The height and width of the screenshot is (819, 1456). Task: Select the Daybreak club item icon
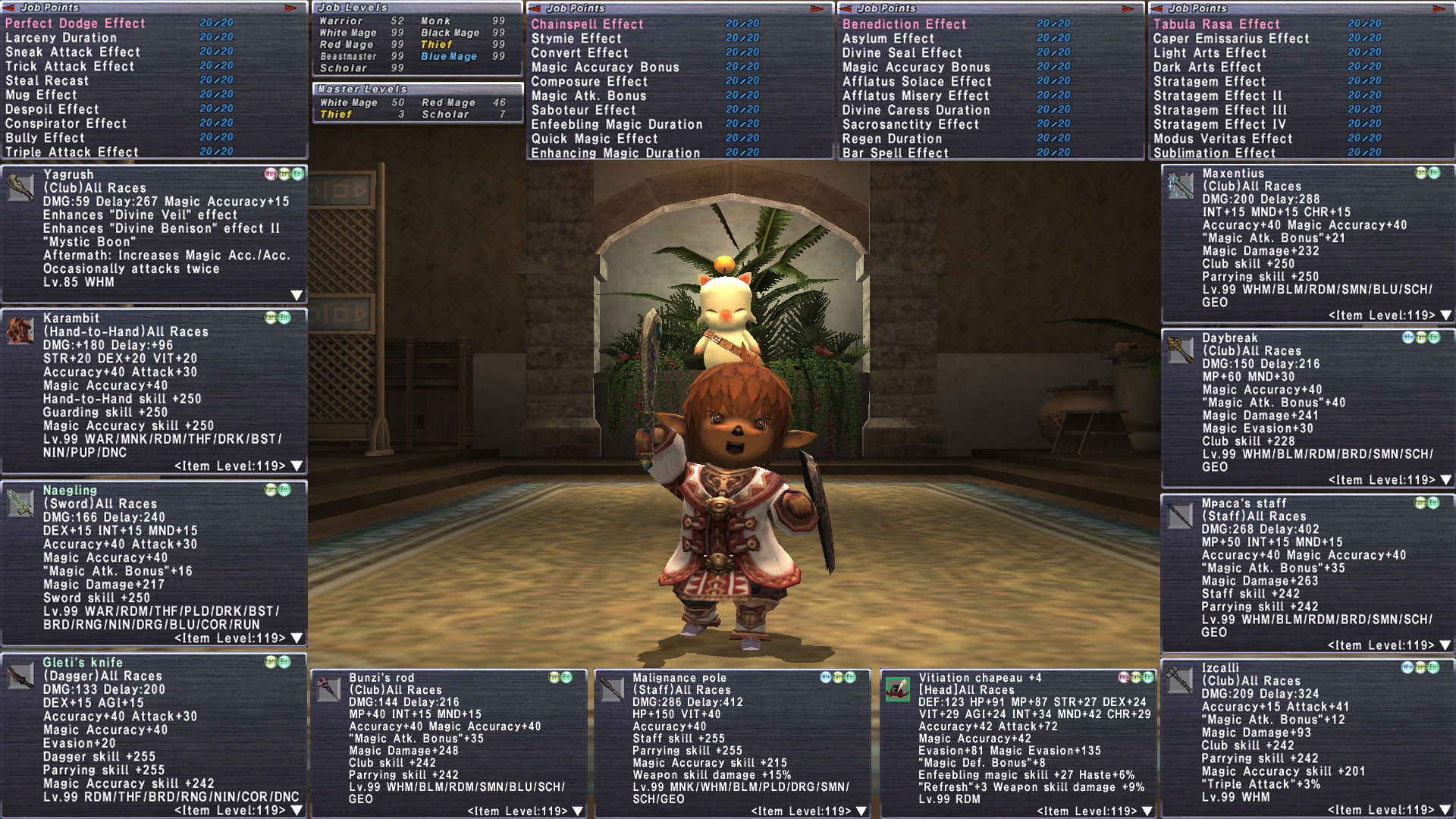pos(1180,350)
